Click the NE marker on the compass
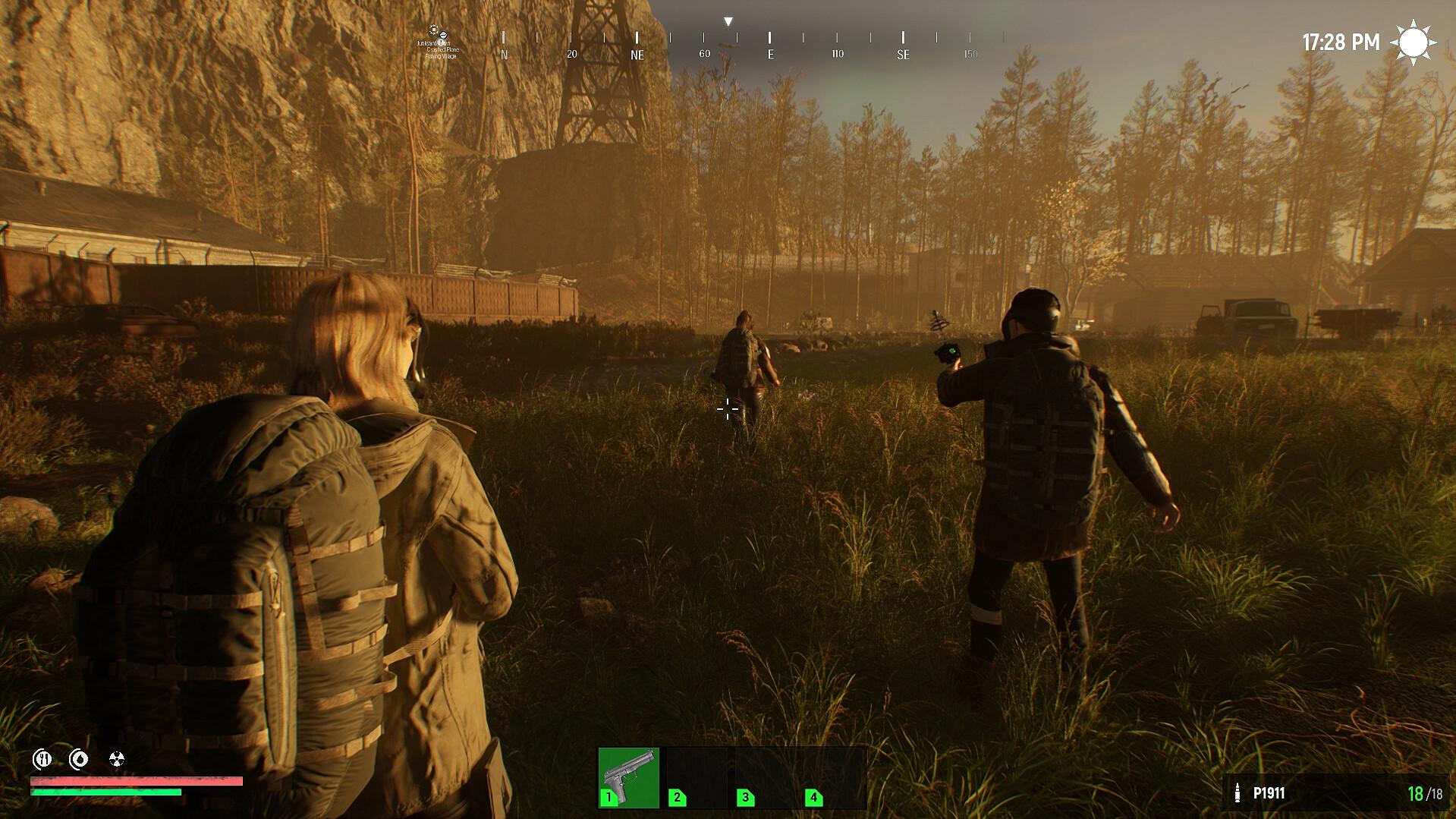The image size is (1456, 819). point(637,55)
